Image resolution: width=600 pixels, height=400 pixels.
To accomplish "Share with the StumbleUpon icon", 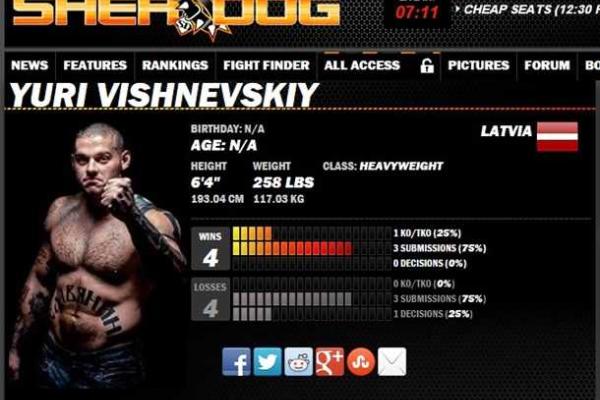I will 360,361.
